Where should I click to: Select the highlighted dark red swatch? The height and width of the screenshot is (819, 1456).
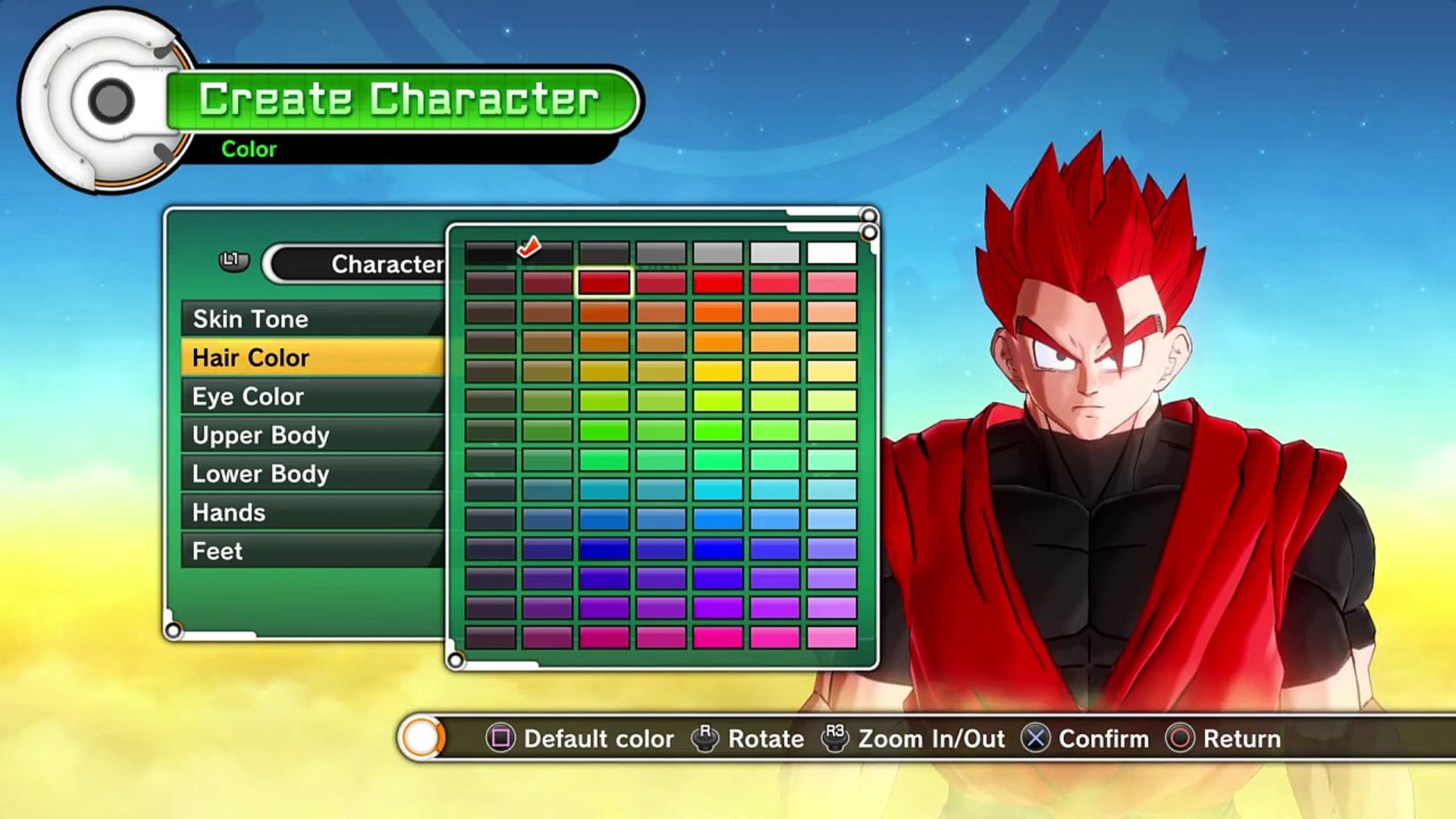(604, 282)
